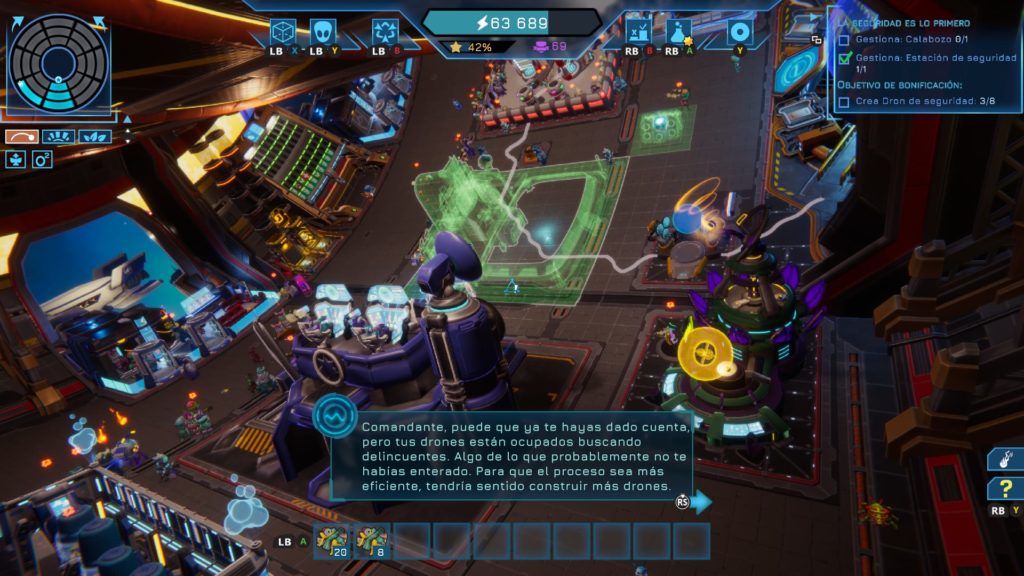Toggle the clover icon overlay
The width and height of the screenshot is (1024, 576).
pyautogui.click(x=16, y=158)
